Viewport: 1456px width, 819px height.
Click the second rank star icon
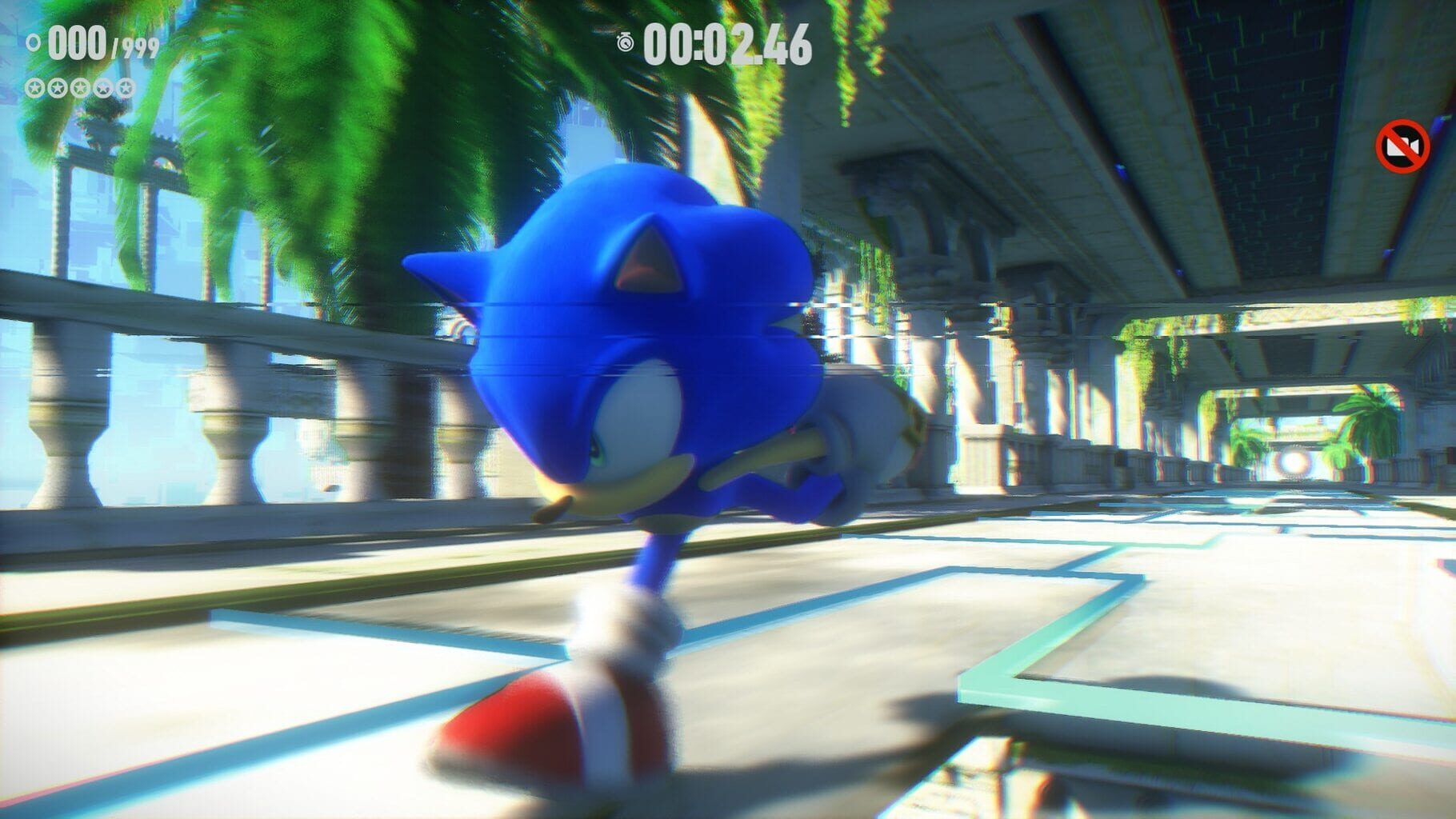click(x=57, y=88)
